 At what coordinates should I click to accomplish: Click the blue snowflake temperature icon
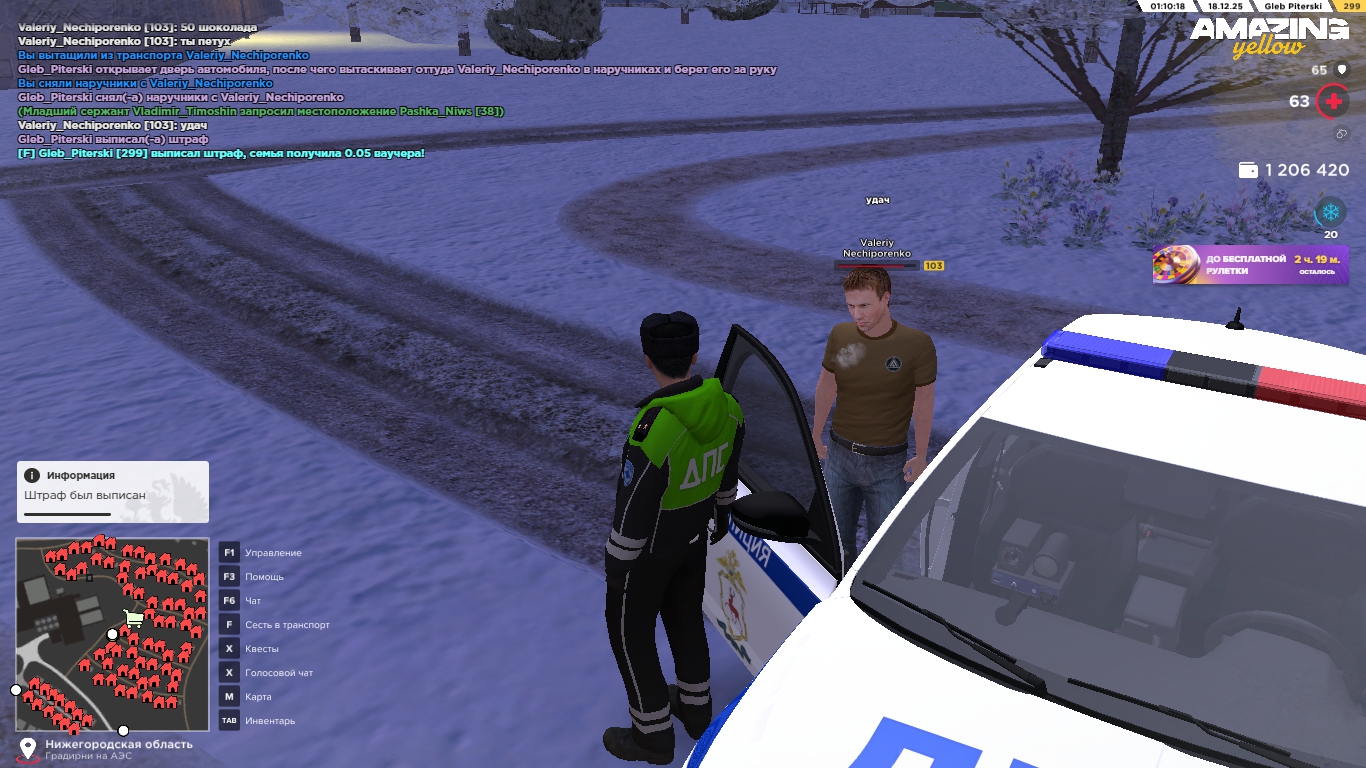pyautogui.click(x=1330, y=212)
